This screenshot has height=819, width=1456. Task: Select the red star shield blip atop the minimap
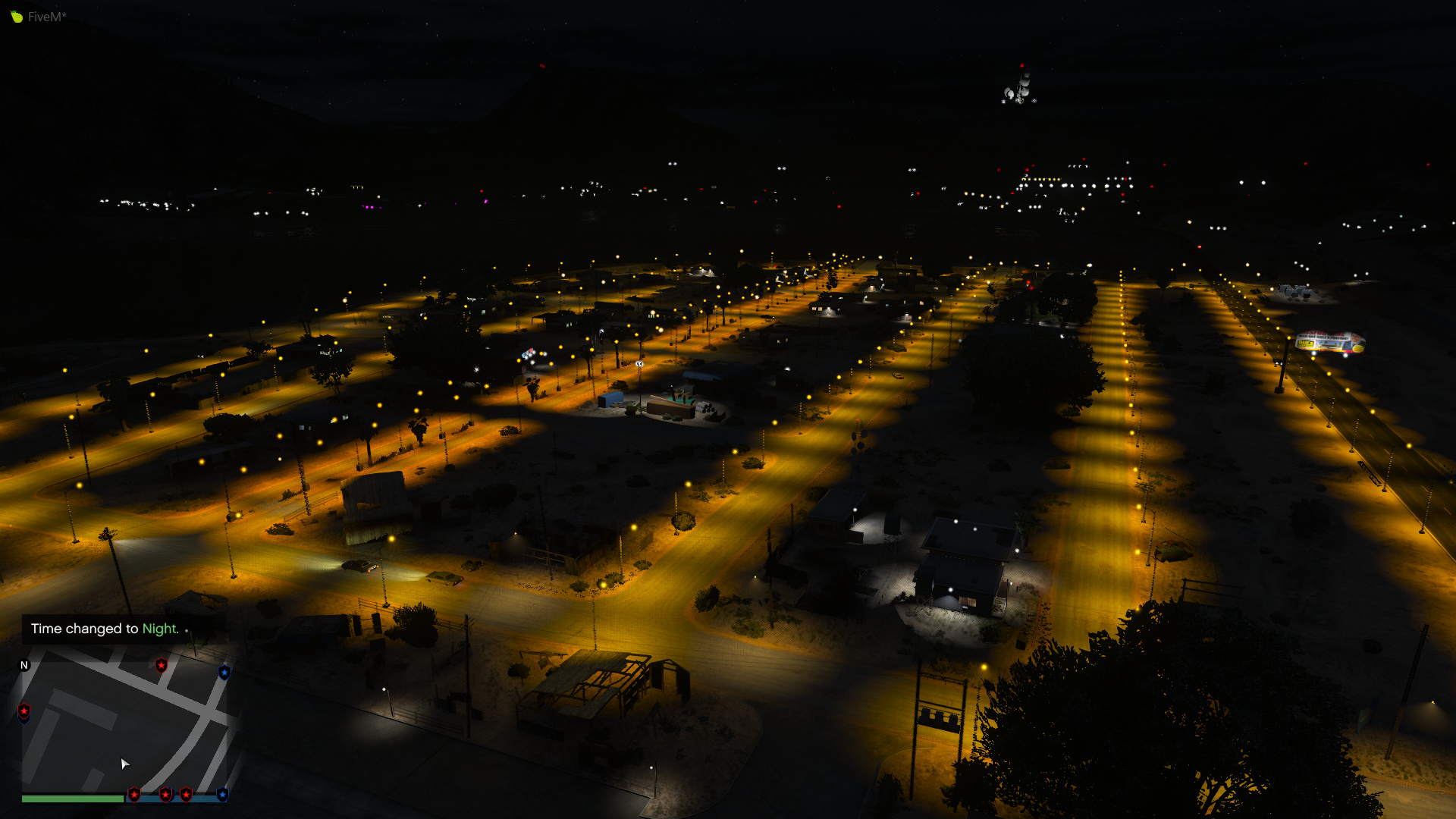coord(161,666)
